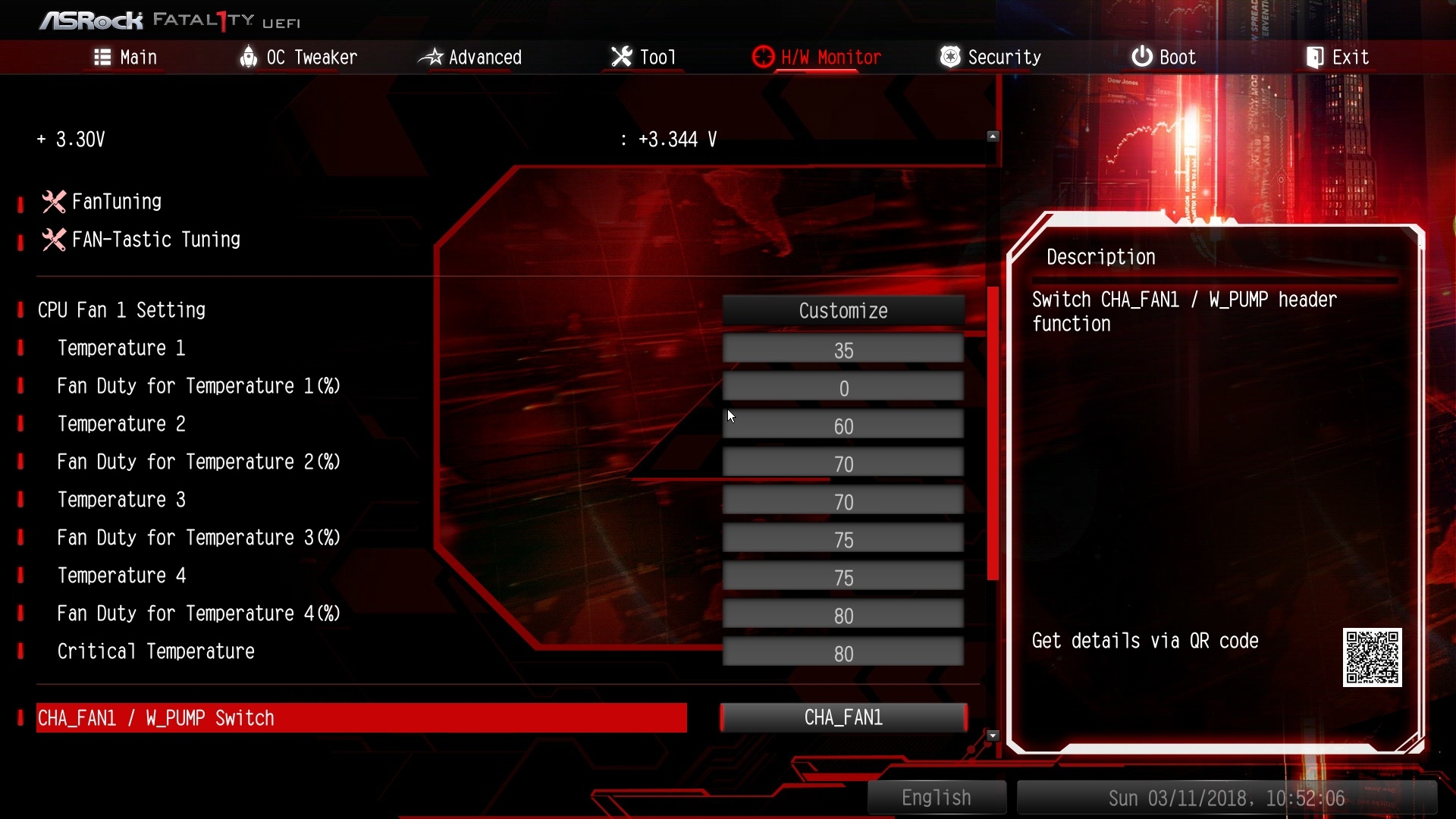Select the Tool tab

(x=643, y=58)
